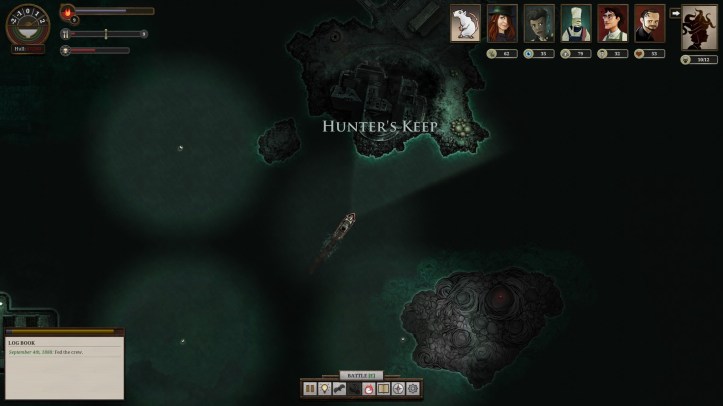The image size is (723, 406).
Task: Select the grey-faced officer portrait
Action: tap(539, 23)
